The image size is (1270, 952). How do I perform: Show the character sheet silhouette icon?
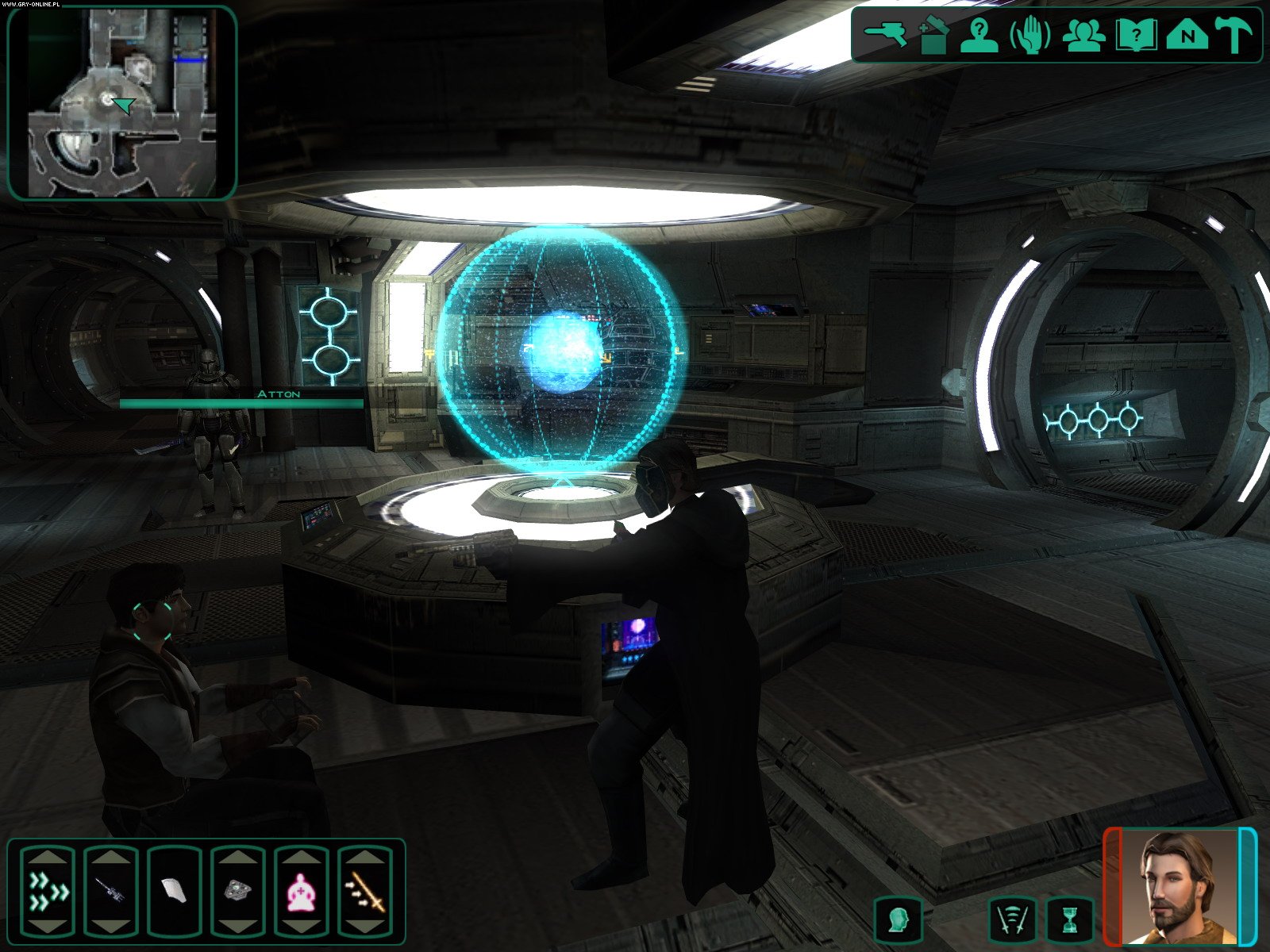979,35
